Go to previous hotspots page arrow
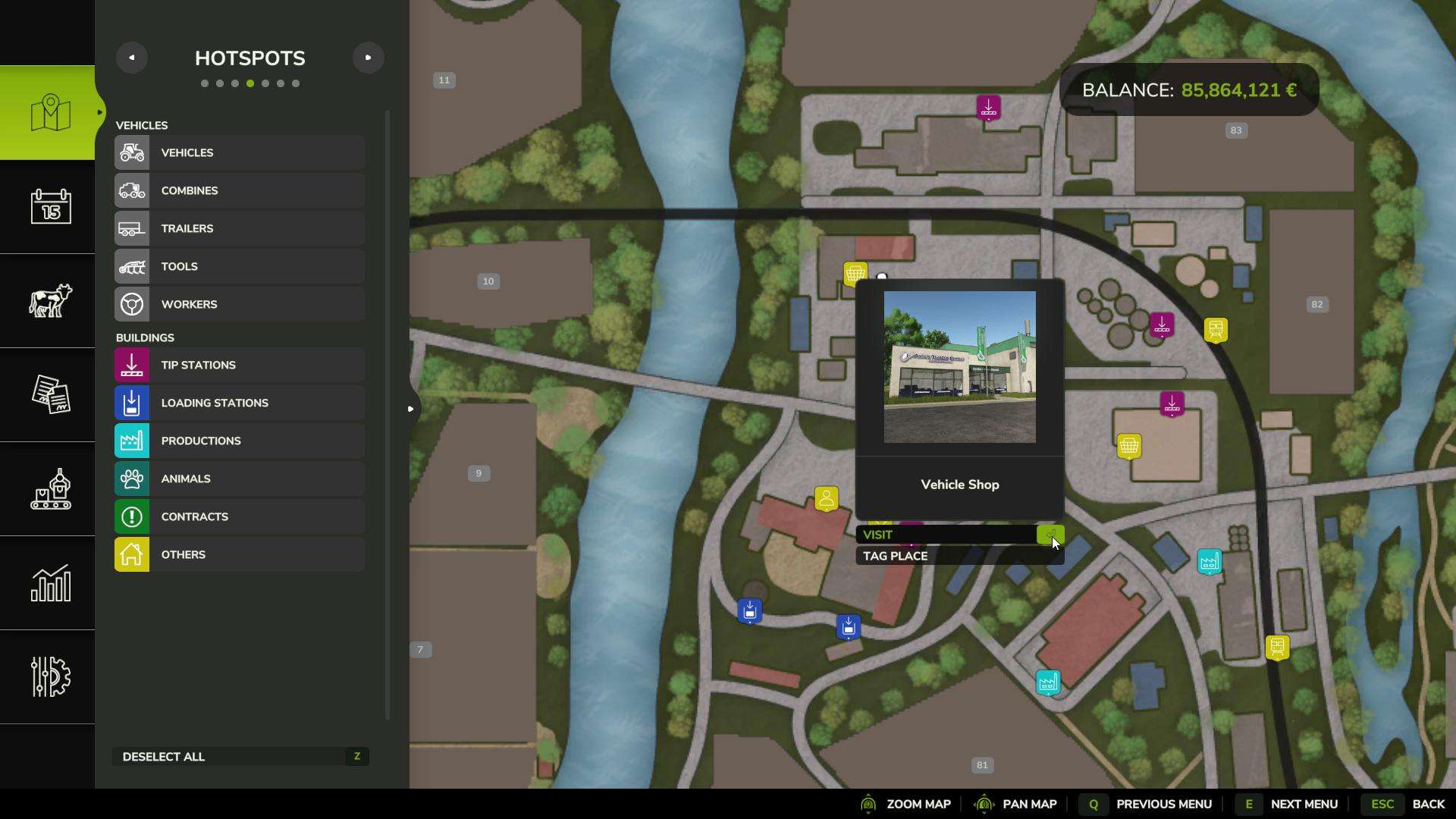Image resolution: width=1456 pixels, height=819 pixels. click(x=132, y=58)
